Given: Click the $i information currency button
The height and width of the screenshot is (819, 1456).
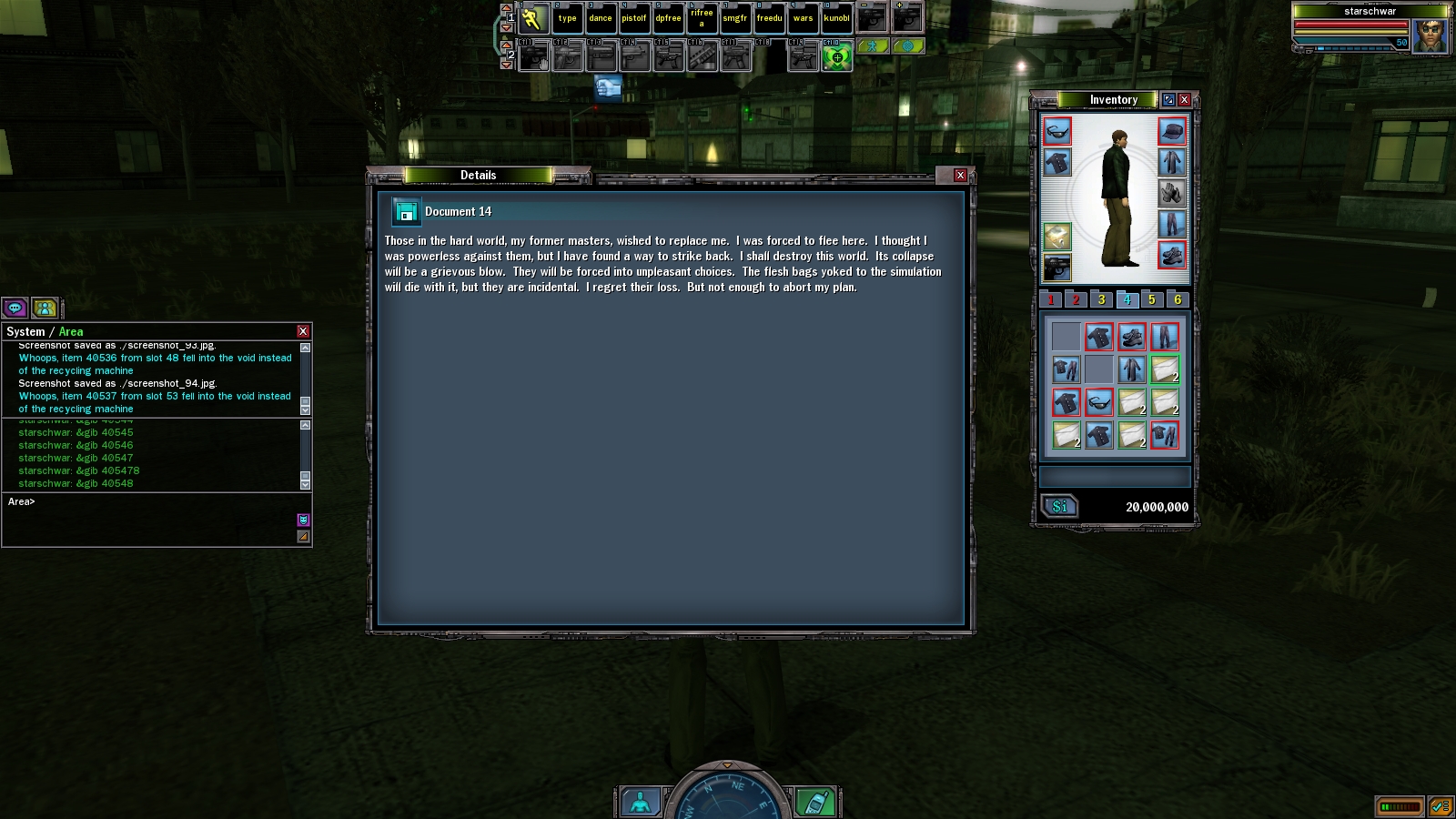Looking at the screenshot, I should coord(1059,507).
